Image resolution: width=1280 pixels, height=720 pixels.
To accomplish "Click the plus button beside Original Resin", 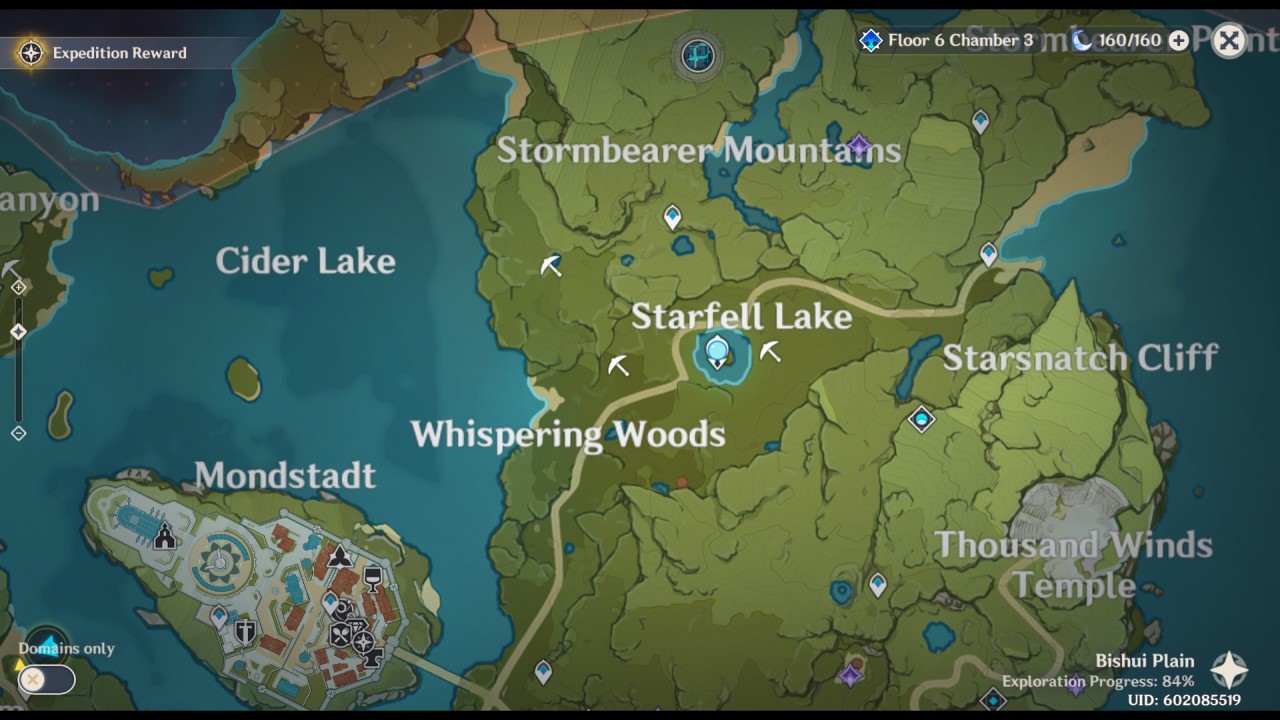I will [x=1178, y=42].
